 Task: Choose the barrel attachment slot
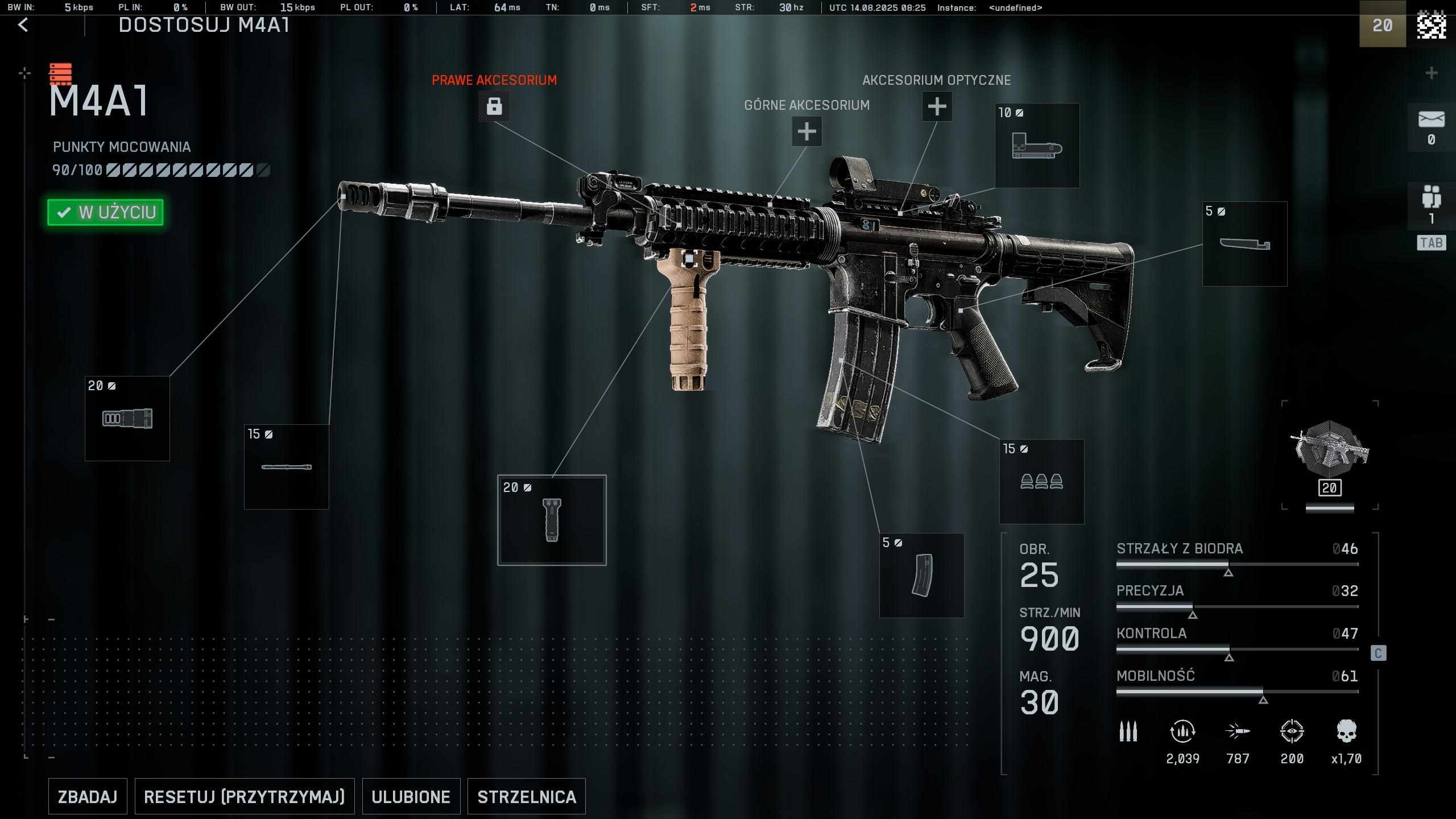[x=287, y=467]
